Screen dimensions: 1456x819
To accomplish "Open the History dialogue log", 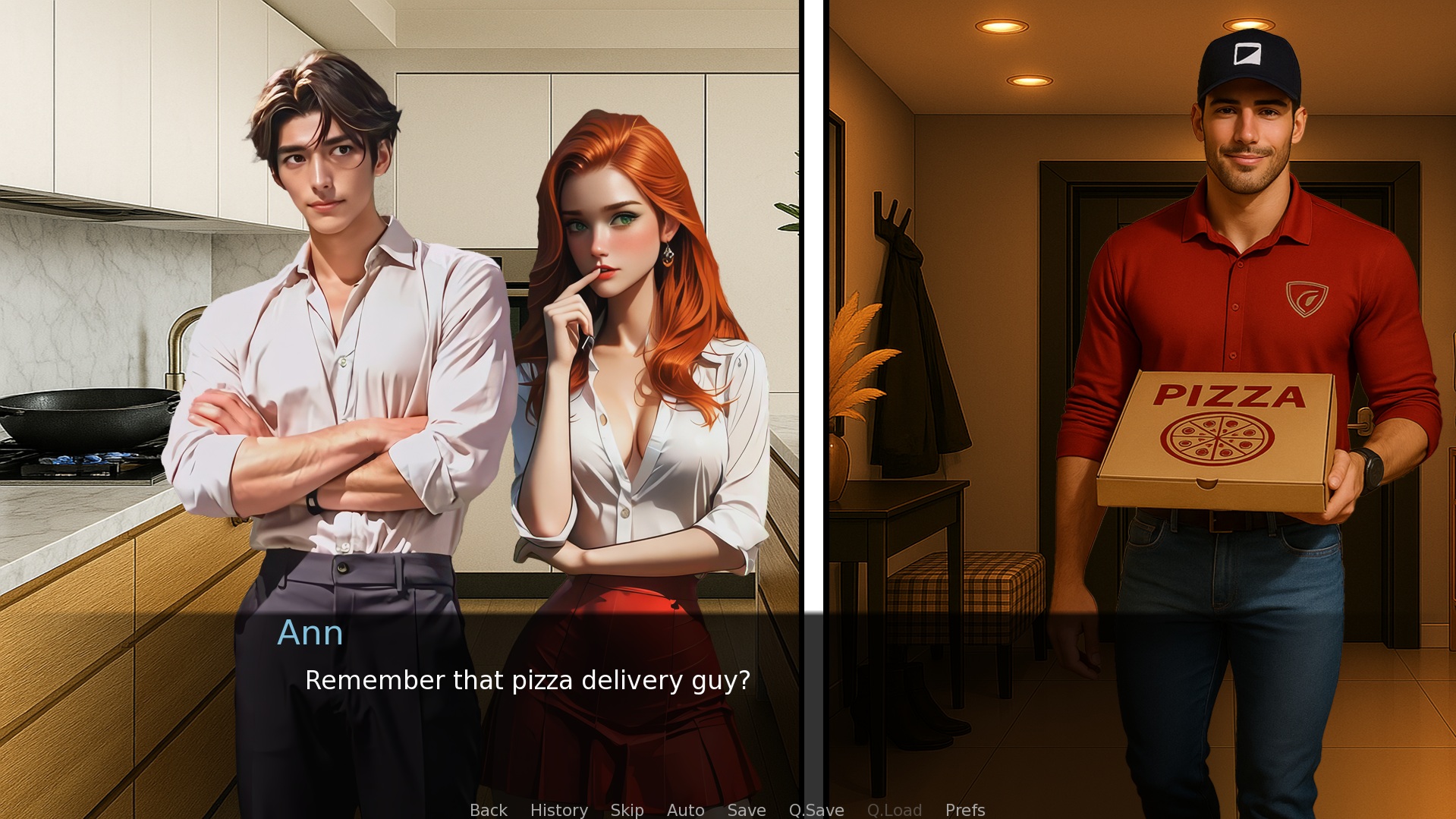I will pos(559,810).
